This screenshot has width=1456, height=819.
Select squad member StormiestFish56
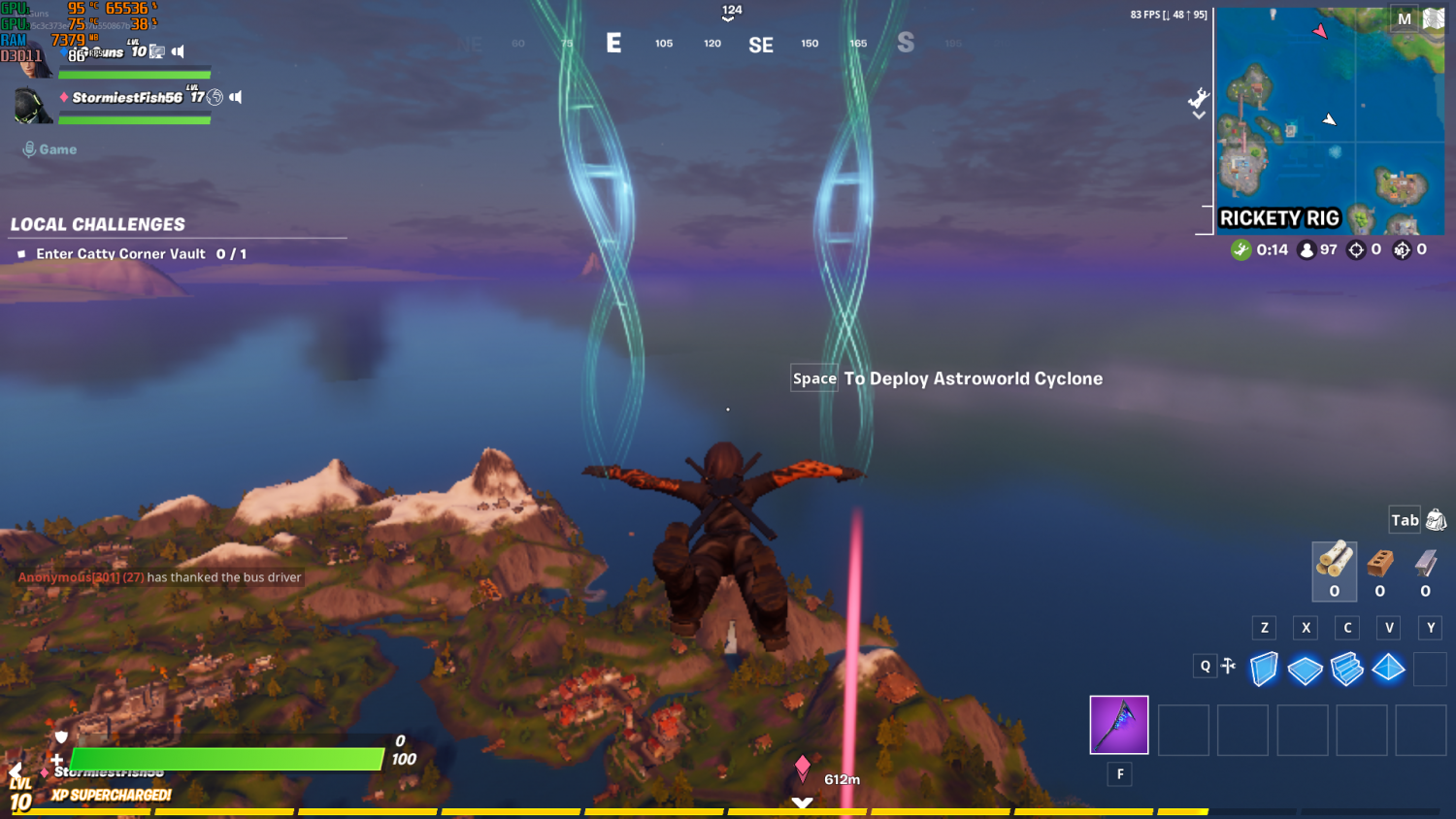click(126, 97)
